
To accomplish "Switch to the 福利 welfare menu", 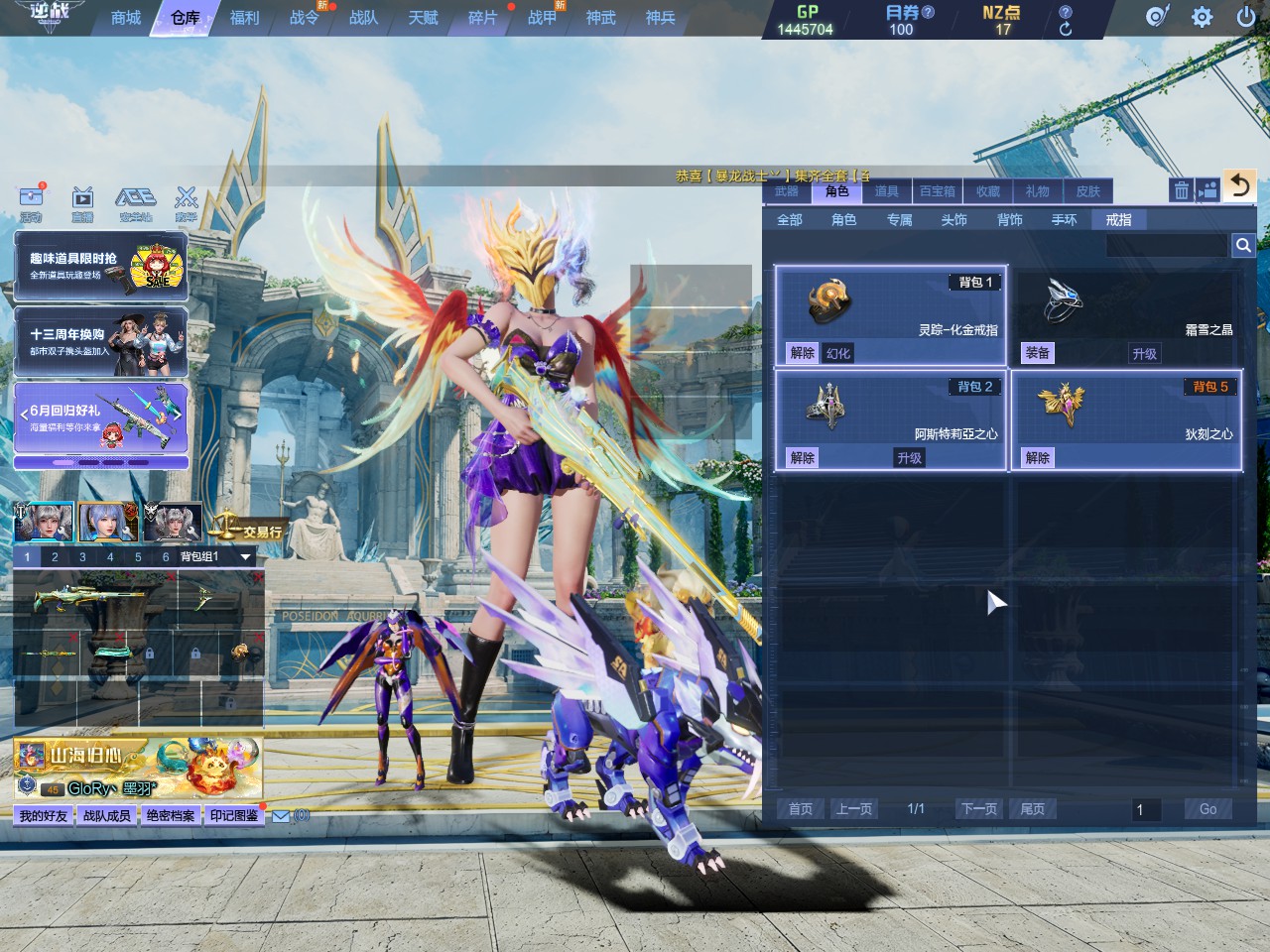I will (244, 18).
